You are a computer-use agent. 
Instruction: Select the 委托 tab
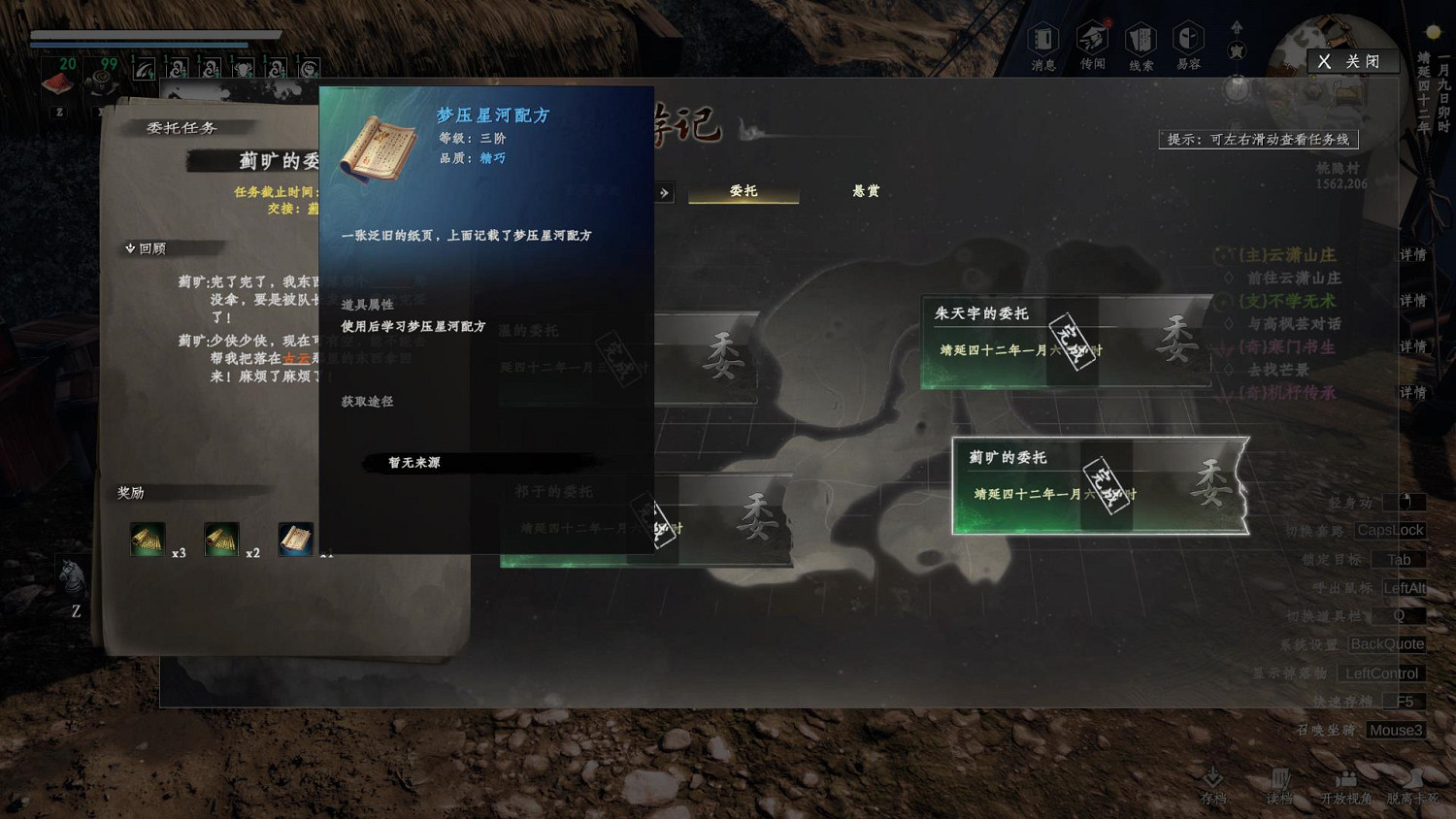743,191
